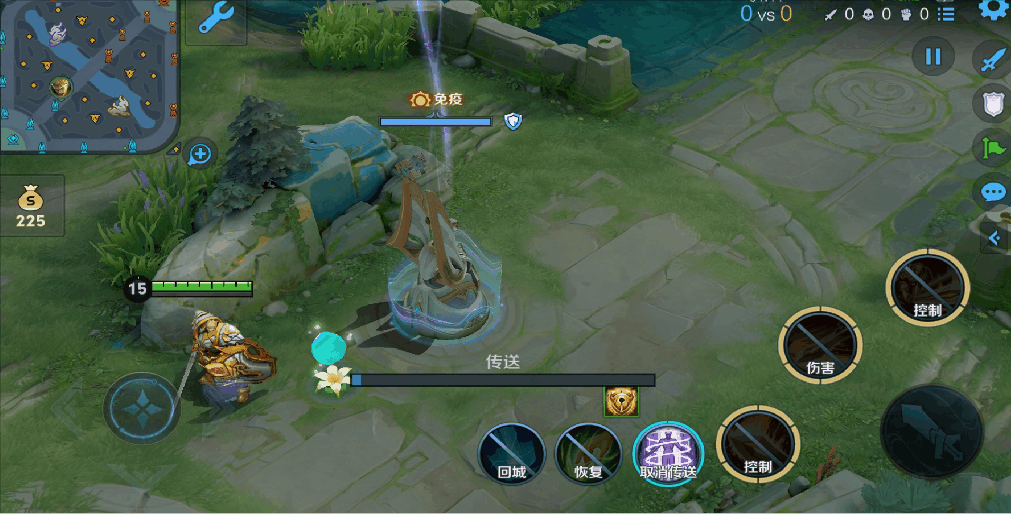Open settings with the gear icon
This screenshot has width=1011, height=514.
[x=993, y=10]
